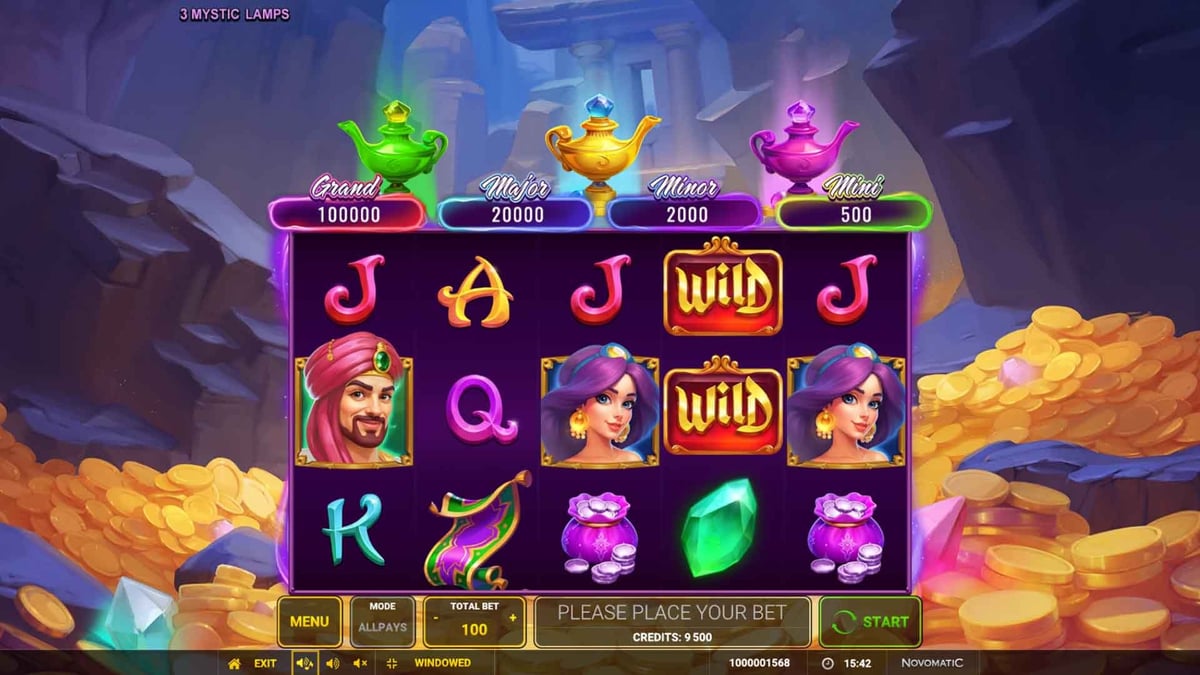Viewport: 1200px width, 675px height.
Task: Increase total bet with the plus button
Action: (513, 618)
